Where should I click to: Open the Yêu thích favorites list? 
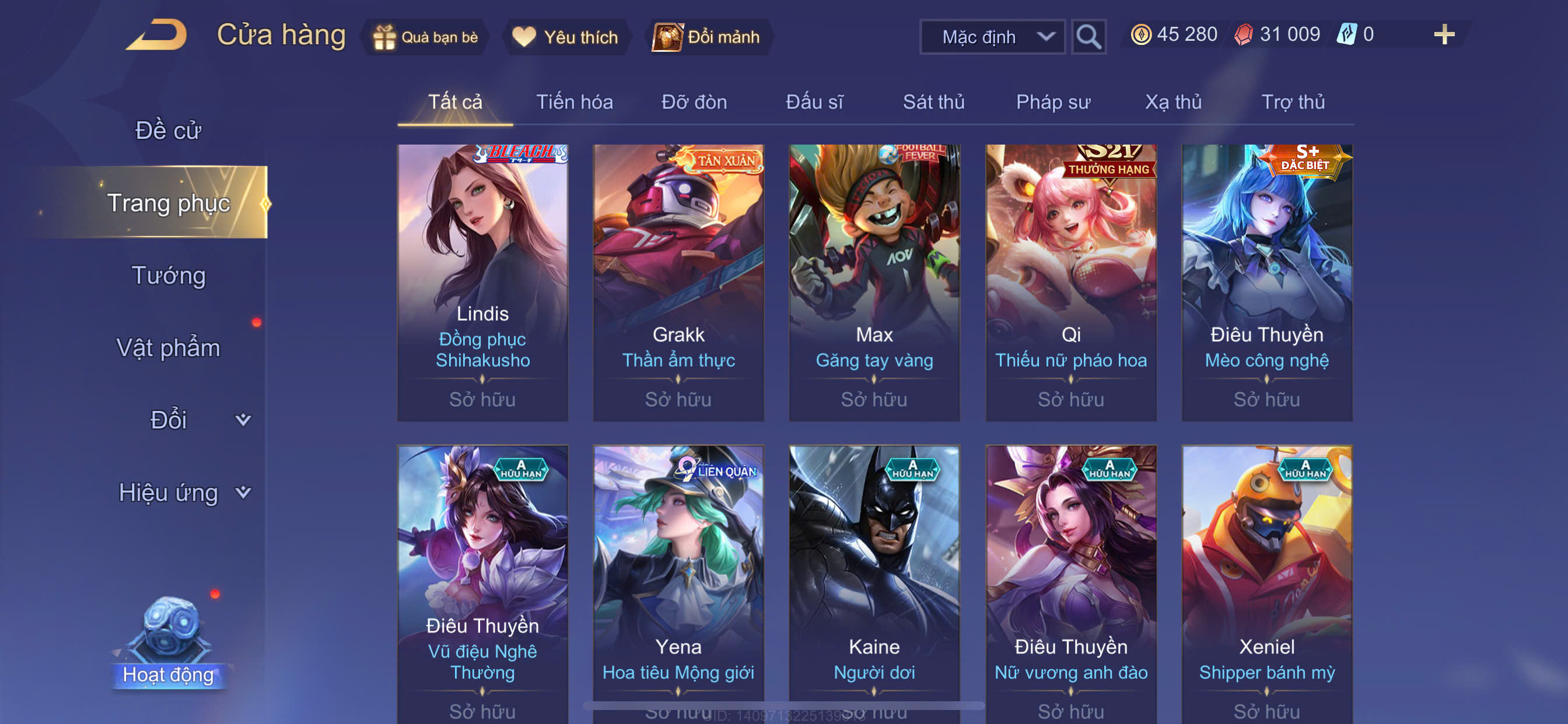point(565,37)
